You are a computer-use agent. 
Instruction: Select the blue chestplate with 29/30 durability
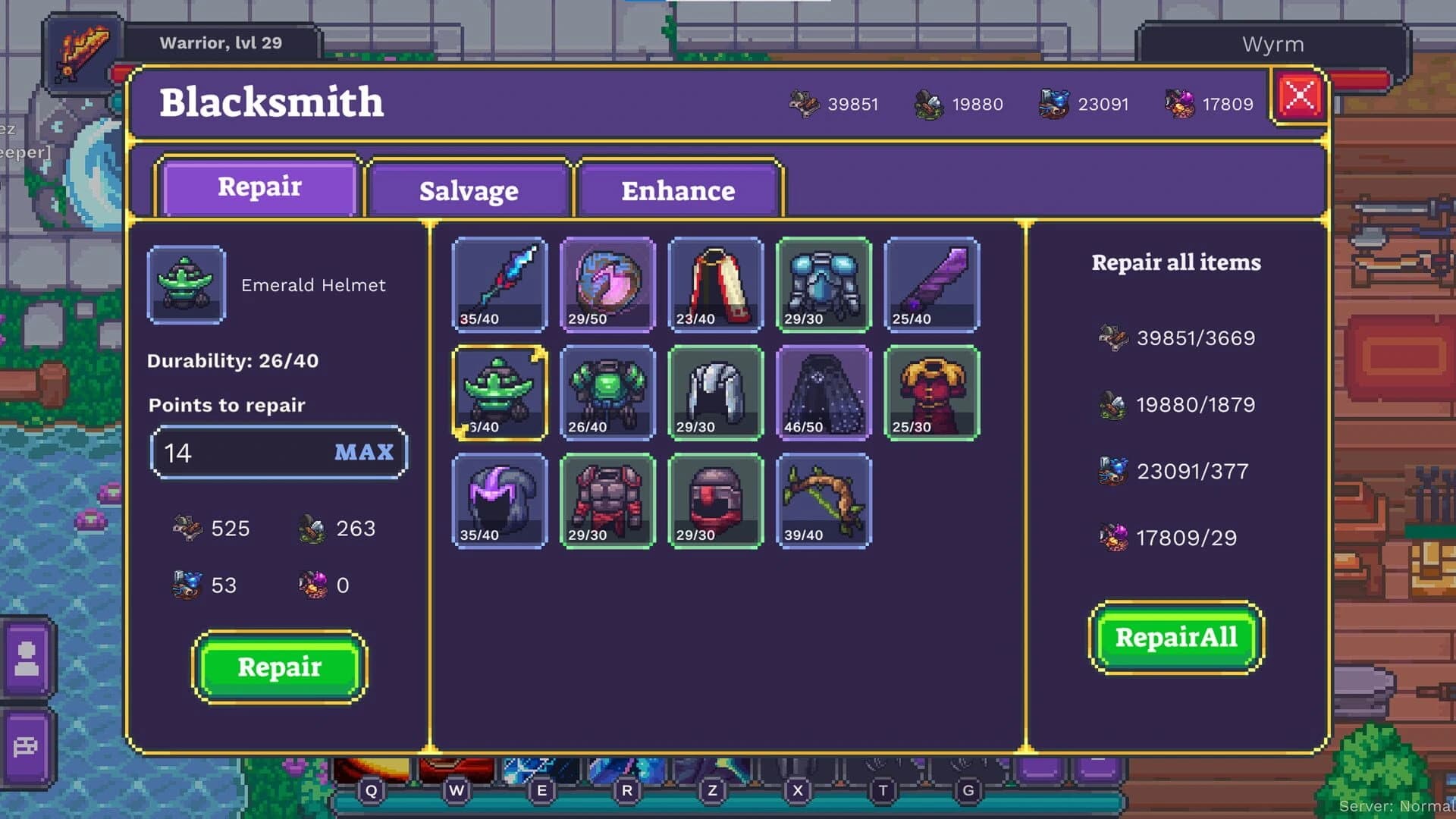824,284
